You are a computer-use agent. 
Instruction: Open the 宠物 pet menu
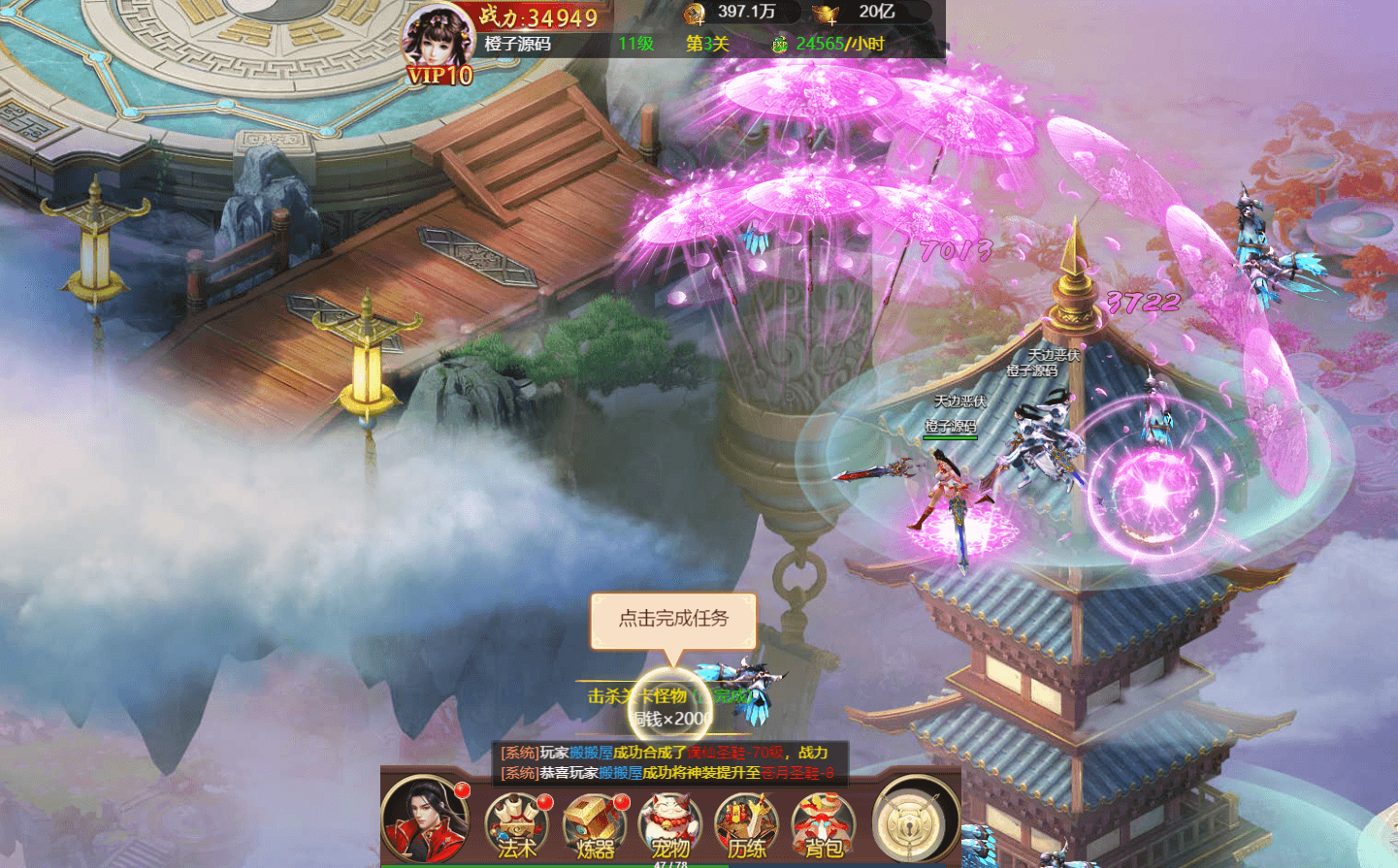pos(669,824)
